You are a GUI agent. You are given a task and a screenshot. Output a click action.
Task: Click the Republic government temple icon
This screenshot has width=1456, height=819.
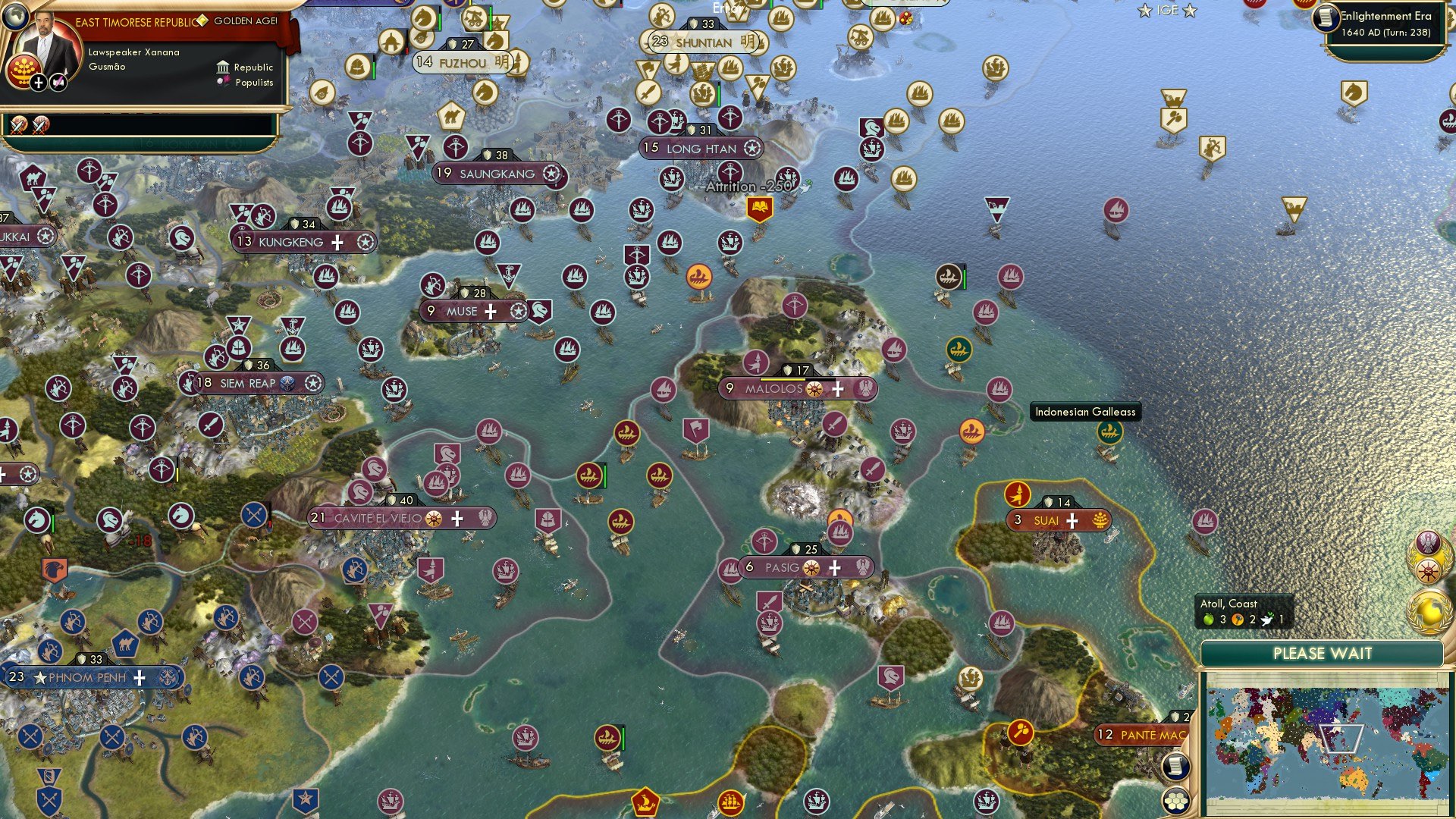tap(223, 68)
